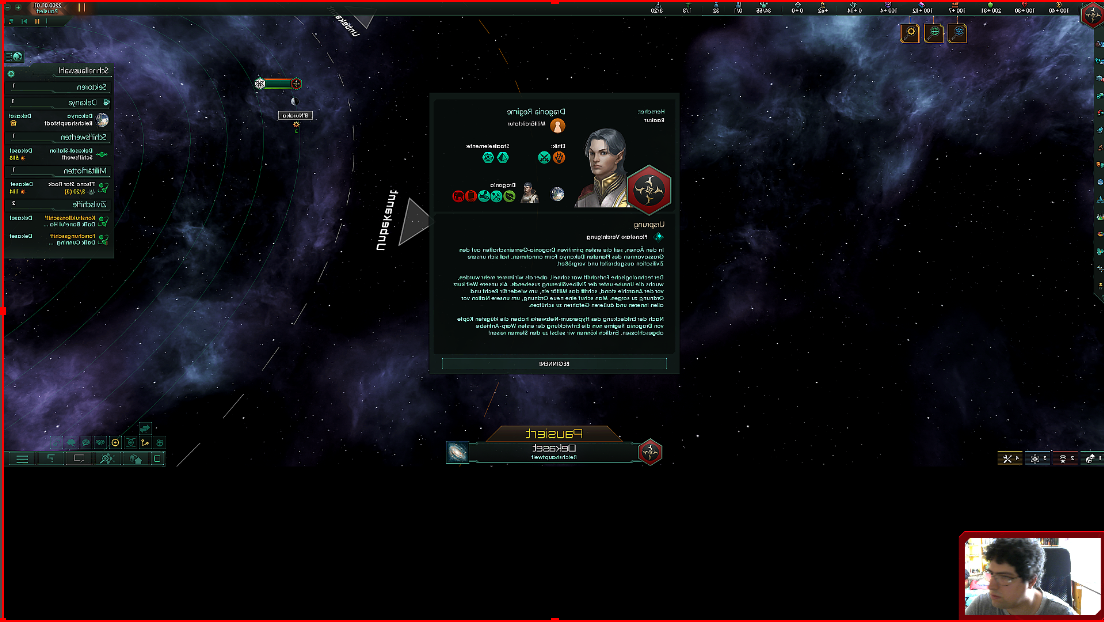The image size is (1104, 622).
Task: Select the Dekaeel system name bar
Action: click(x=554, y=452)
